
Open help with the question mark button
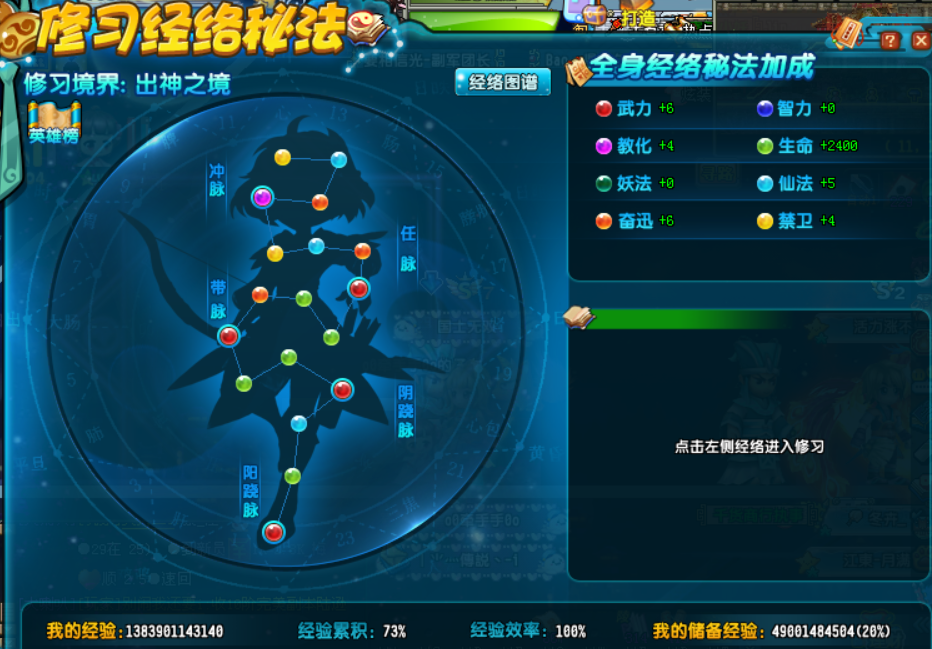point(889,41)
